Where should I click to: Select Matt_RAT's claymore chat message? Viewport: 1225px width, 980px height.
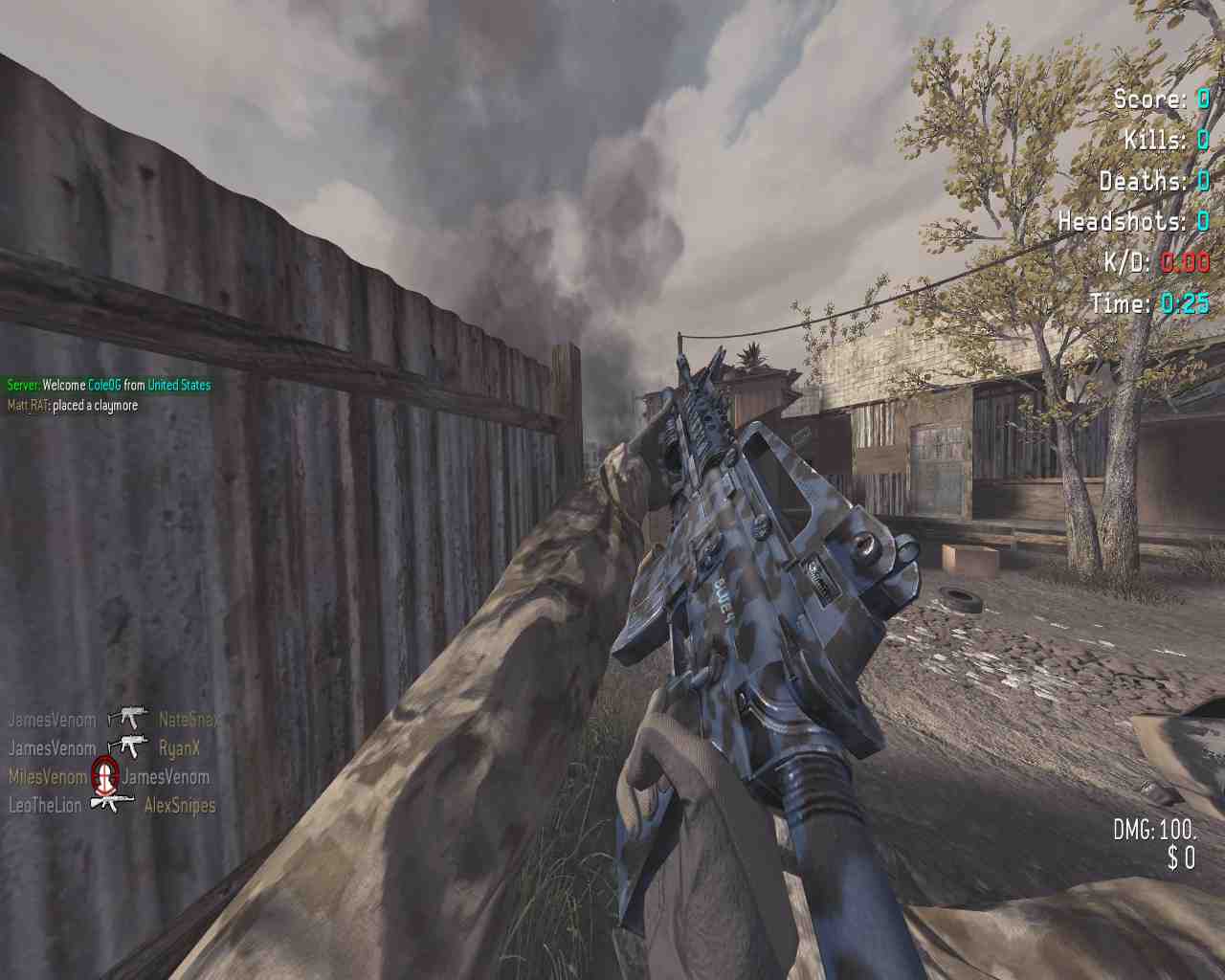point(73,406)
